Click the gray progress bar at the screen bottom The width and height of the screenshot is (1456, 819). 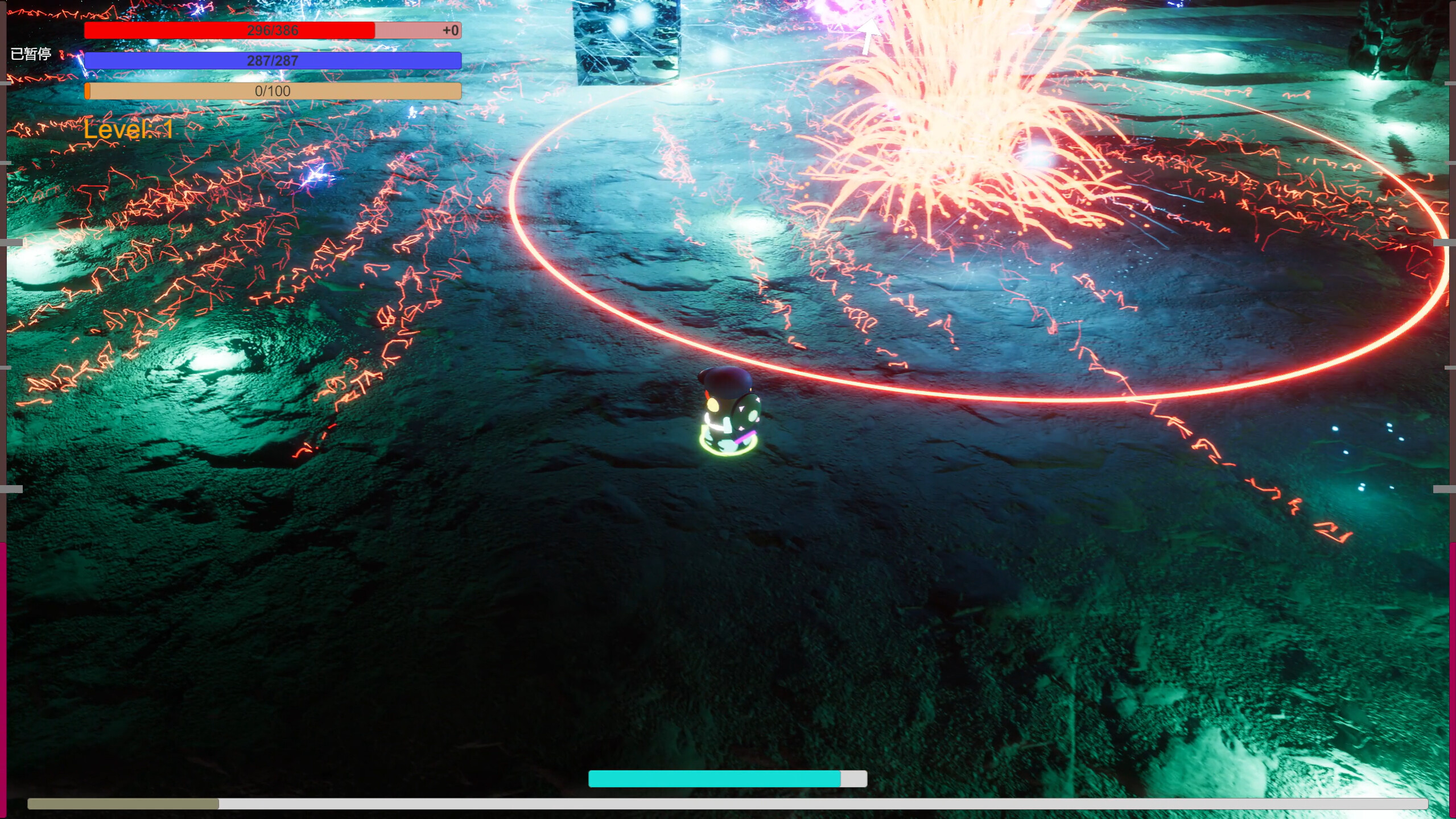[x=728, y=804]
